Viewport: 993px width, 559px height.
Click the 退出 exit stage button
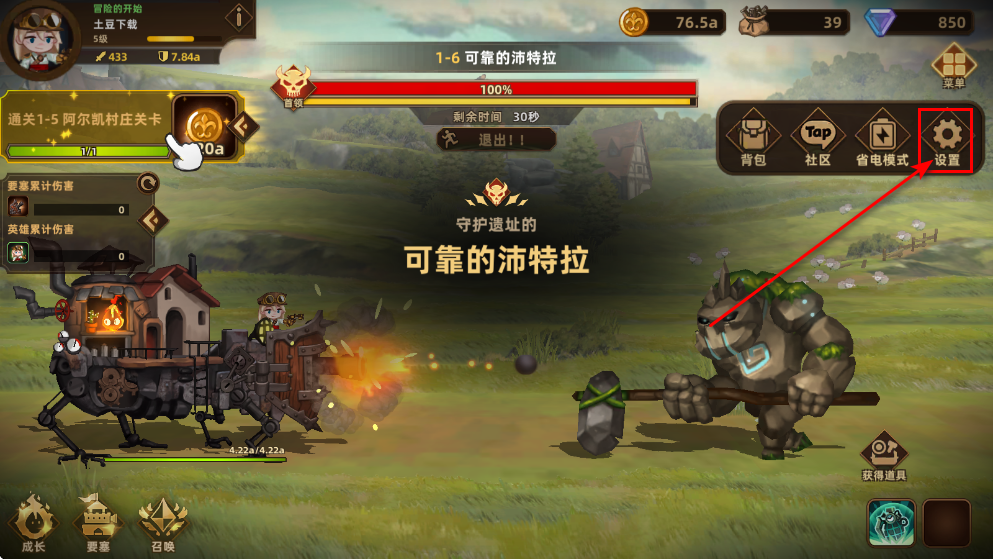[496, 140]
